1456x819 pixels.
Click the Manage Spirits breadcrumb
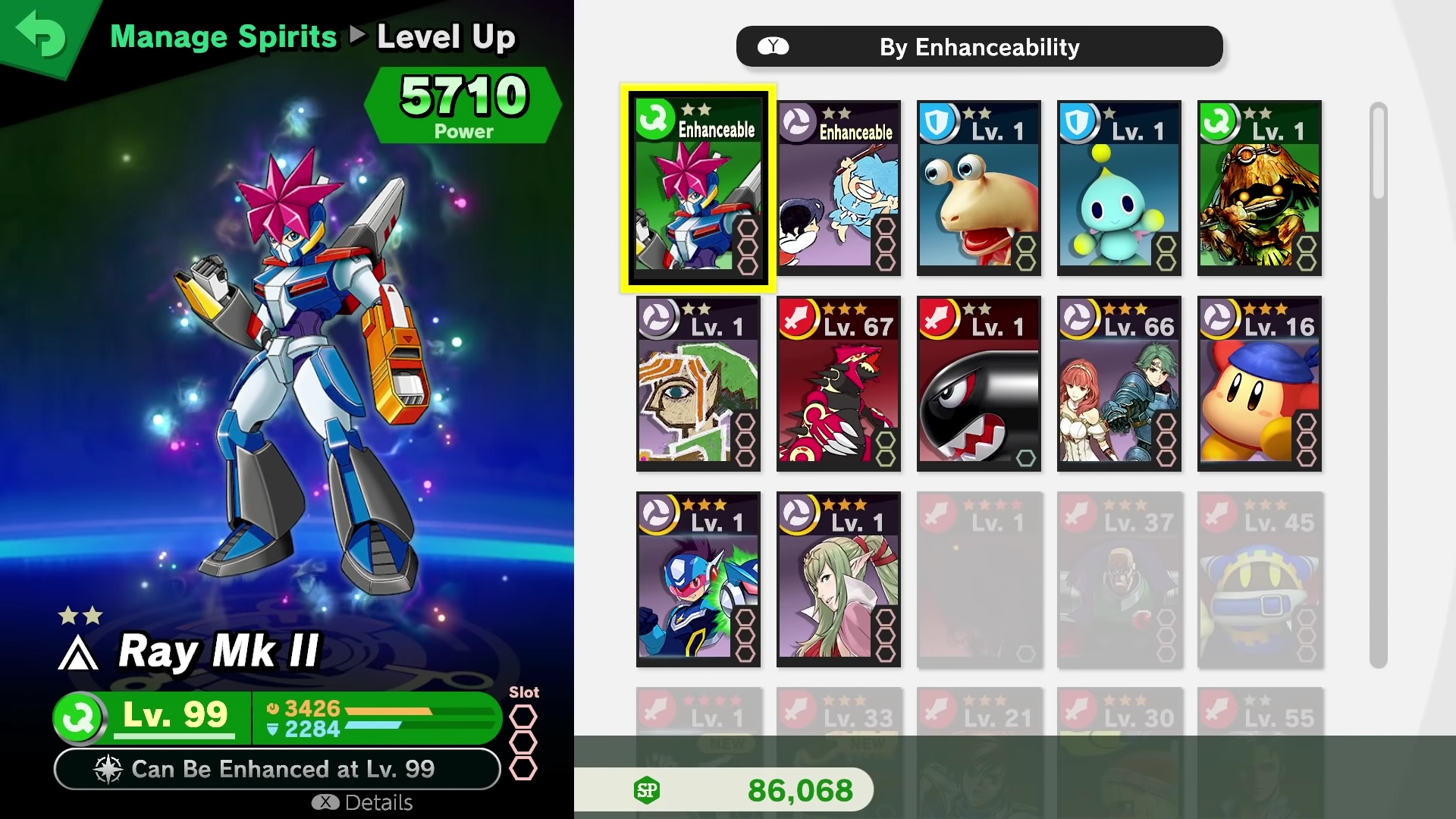tap(224, 36)
